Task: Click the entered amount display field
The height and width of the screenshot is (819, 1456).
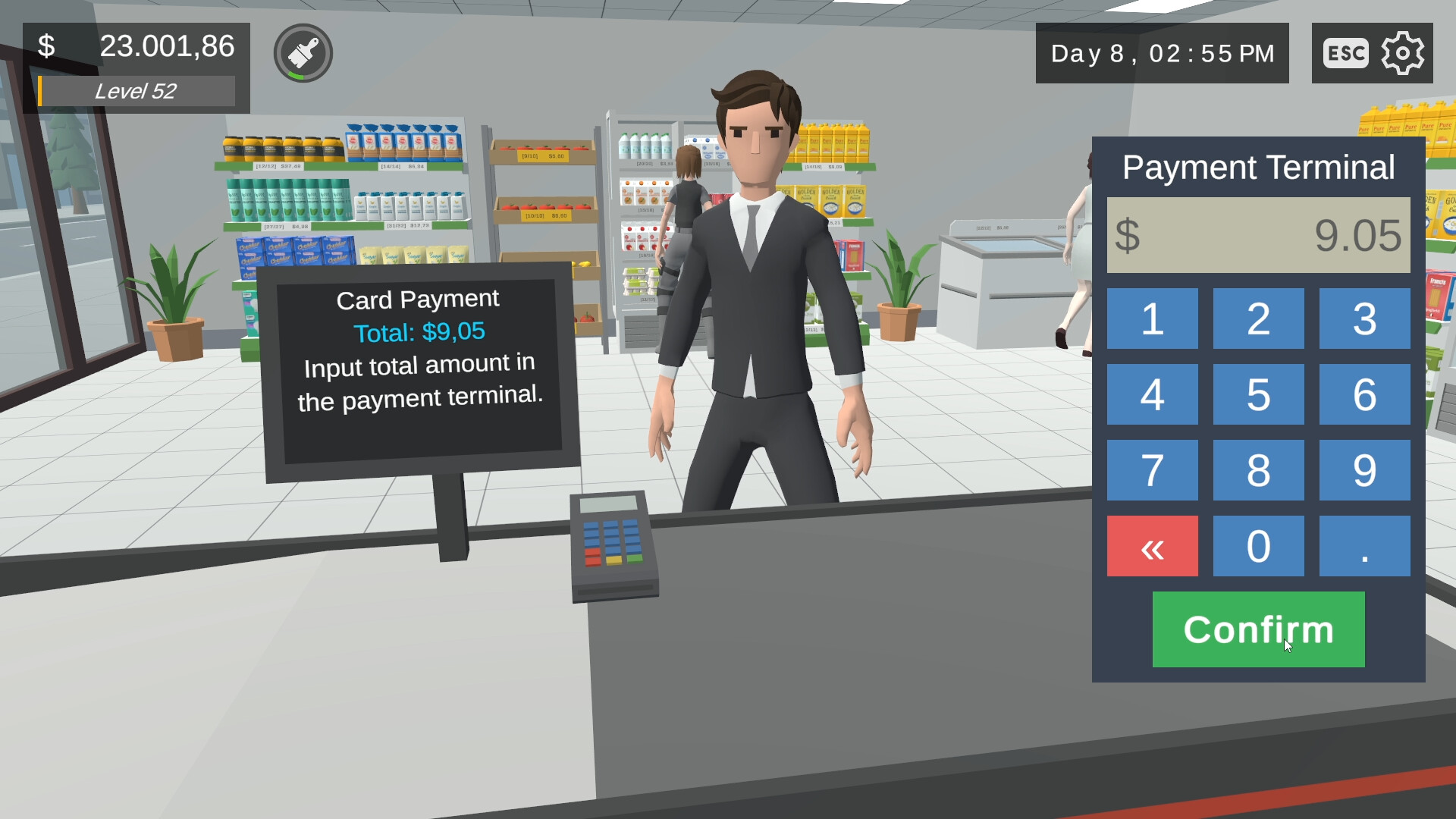Action: tap(1257, 234)
